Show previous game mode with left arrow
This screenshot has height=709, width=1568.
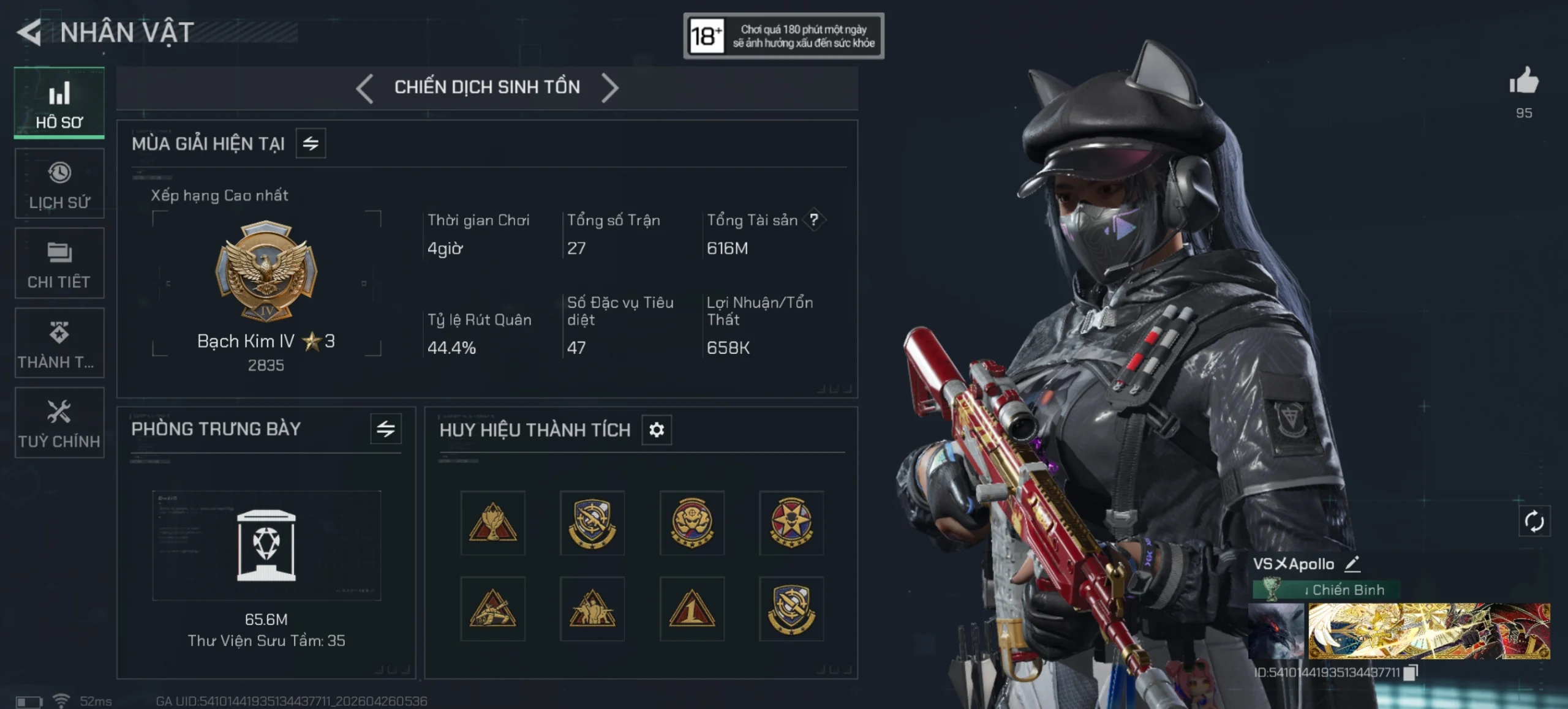tap(365, 88)
